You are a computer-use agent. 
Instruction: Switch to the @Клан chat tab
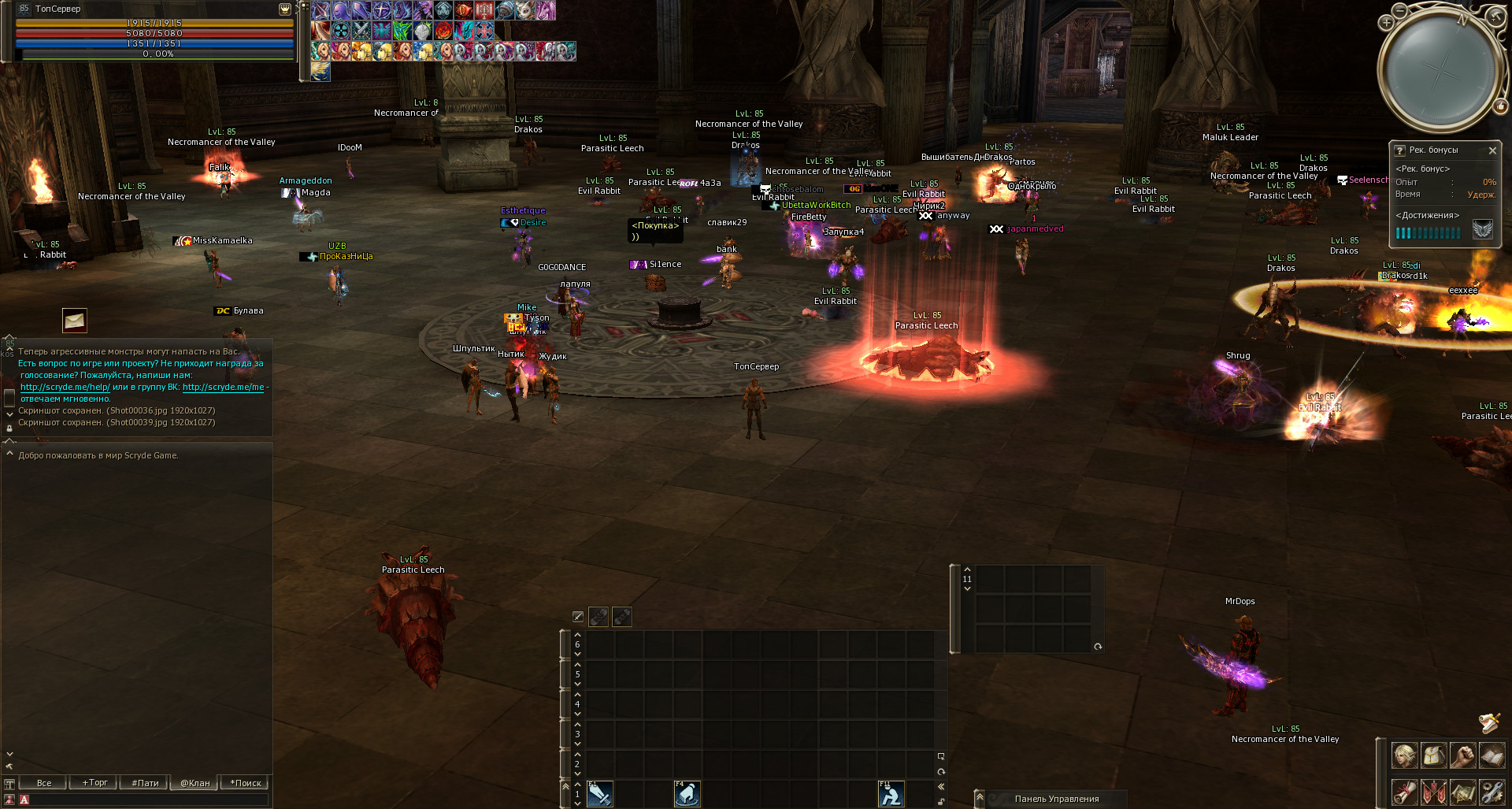195,783
